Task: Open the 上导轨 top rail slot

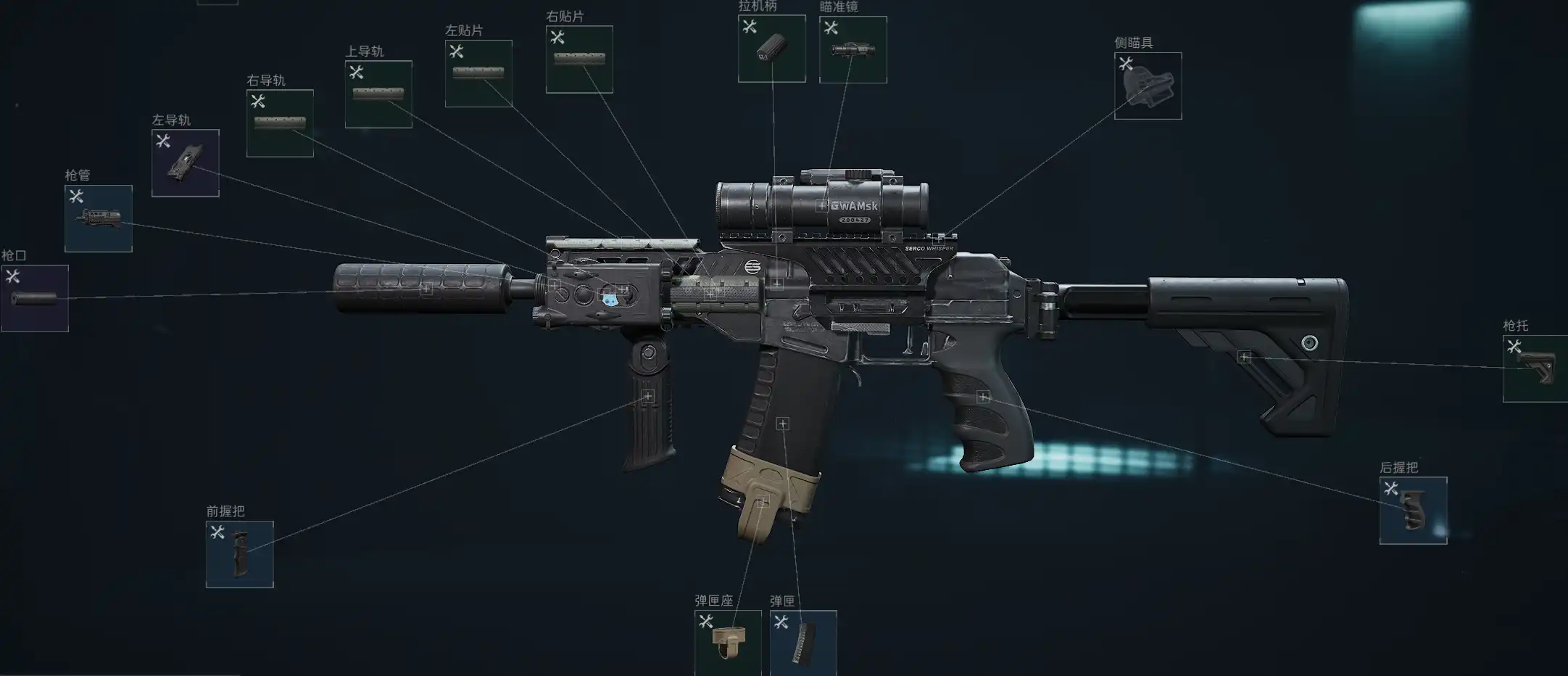Action: [378, 94]
